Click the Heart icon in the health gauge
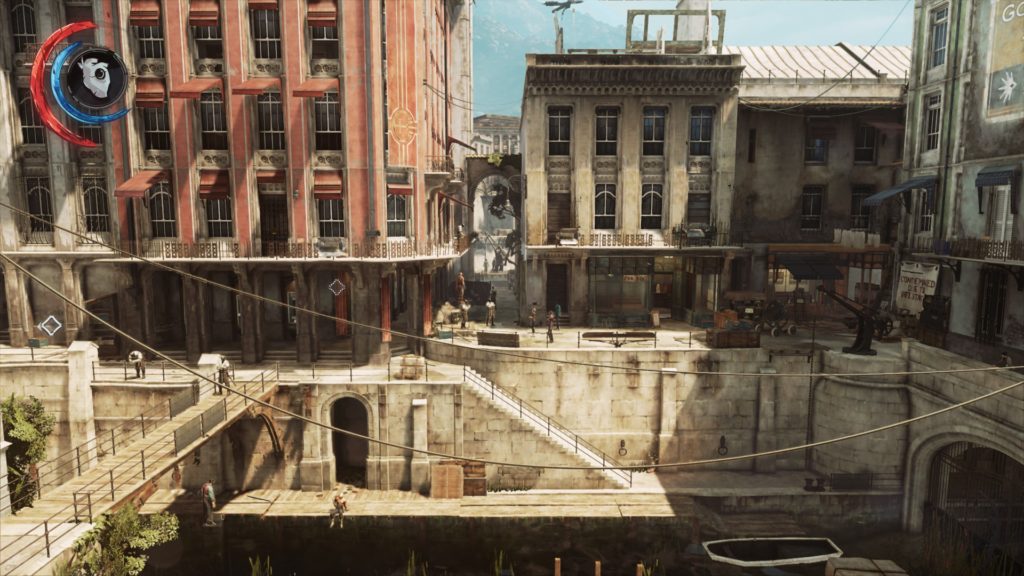This screenshot has height=576, width=1024. (96, 78)
